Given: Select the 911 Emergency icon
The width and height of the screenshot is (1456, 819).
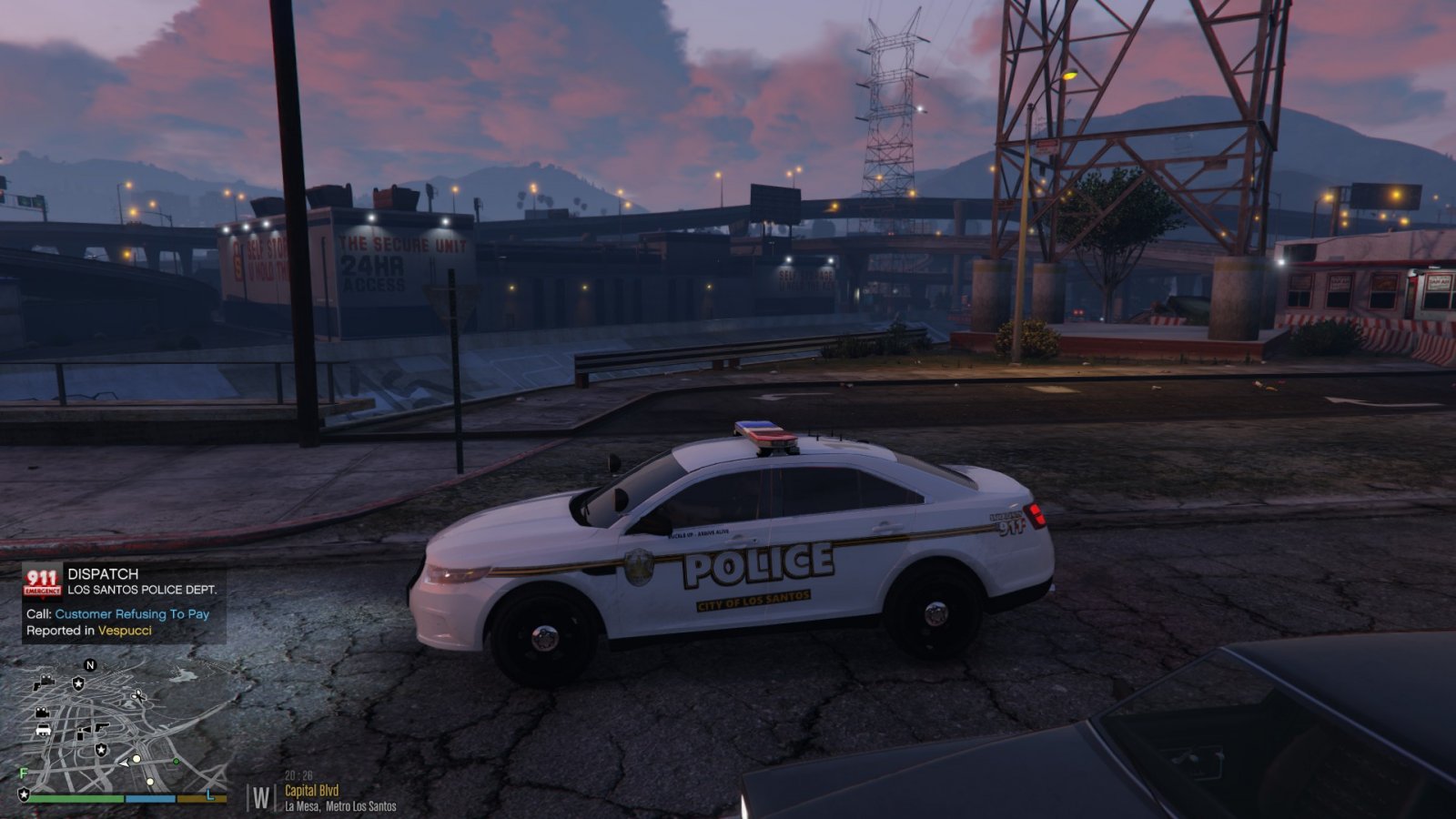Looking at the screenshot, I should [42, 582].
